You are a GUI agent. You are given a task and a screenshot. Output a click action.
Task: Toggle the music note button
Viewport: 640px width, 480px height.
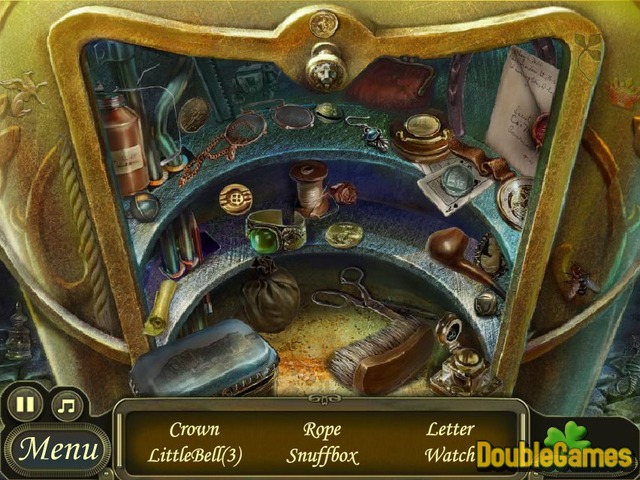click(x=67, y=405)
